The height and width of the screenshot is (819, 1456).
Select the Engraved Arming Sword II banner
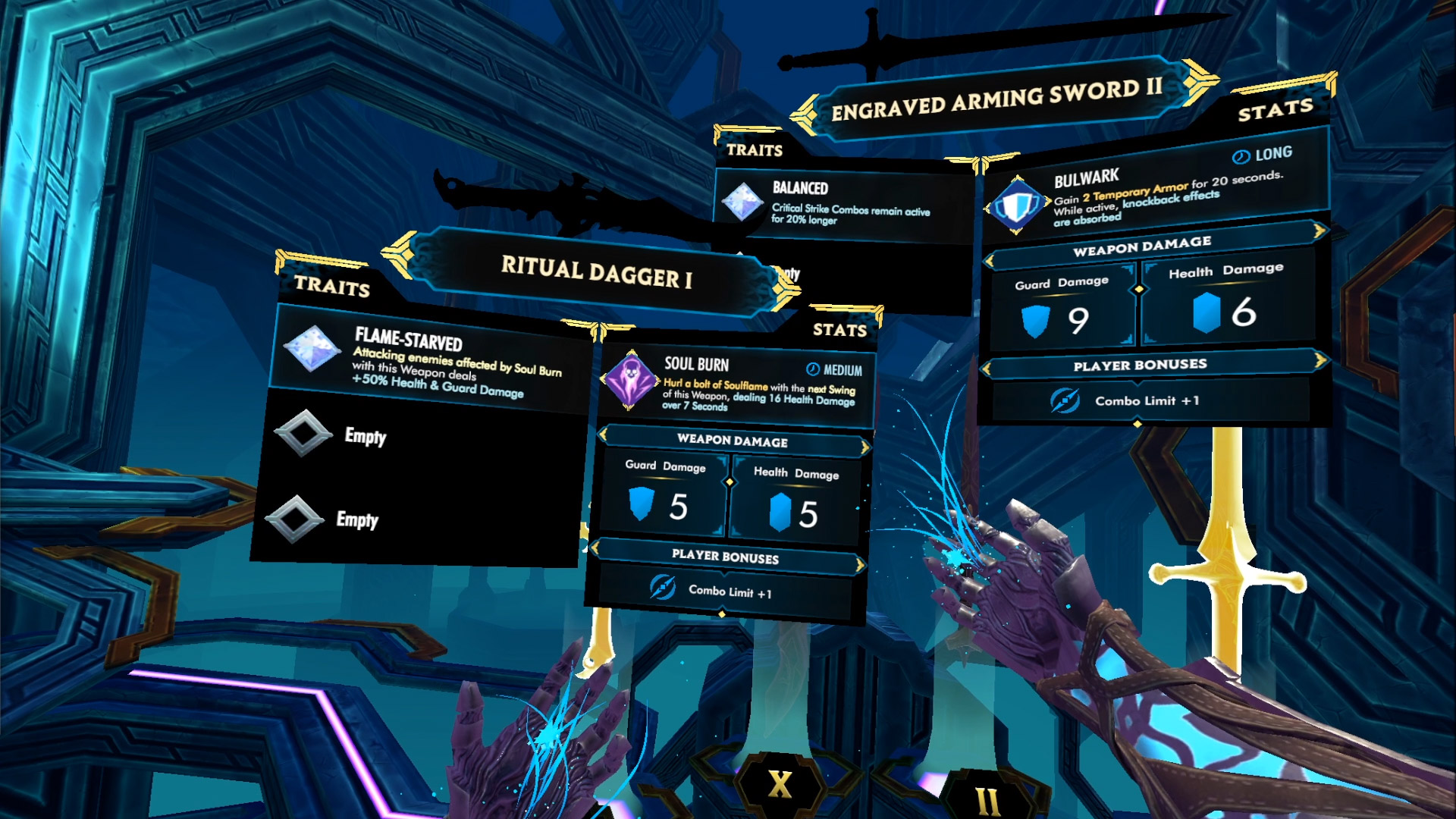(996, 99)
